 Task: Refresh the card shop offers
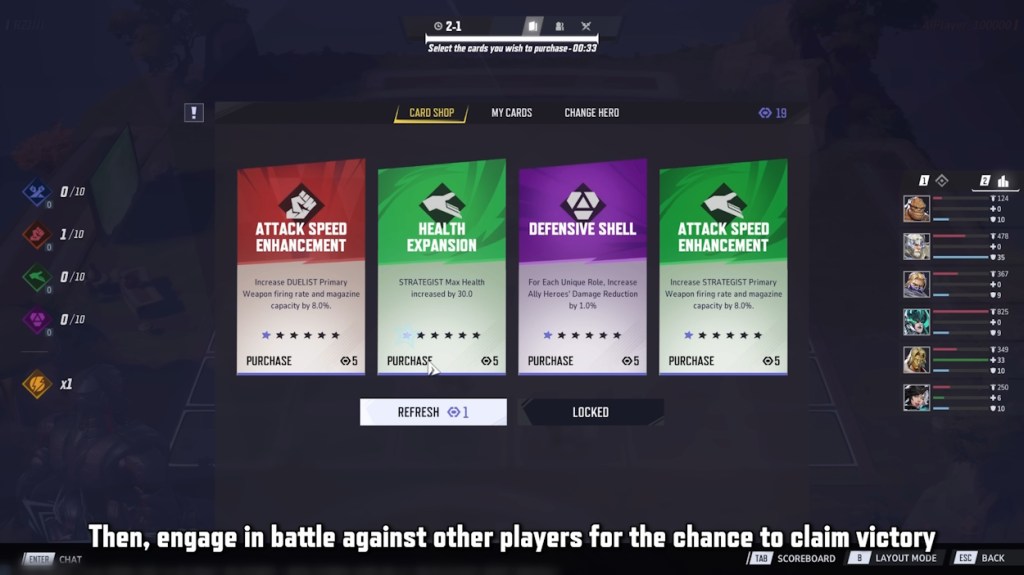pos(433,412)
